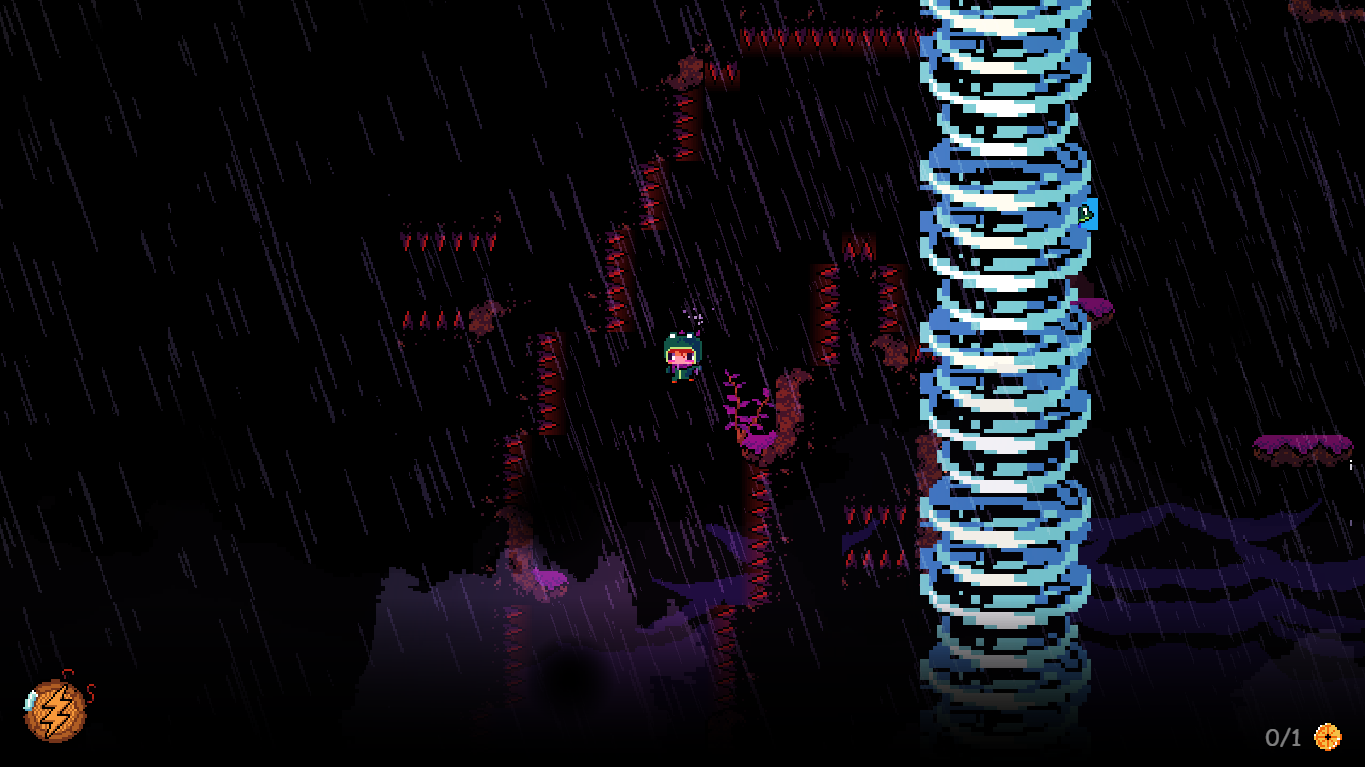Viewport: 1365px width, 767px height.
Task: Click the exclamation sparkle above the player's head
Action: [x=693, y=316]
